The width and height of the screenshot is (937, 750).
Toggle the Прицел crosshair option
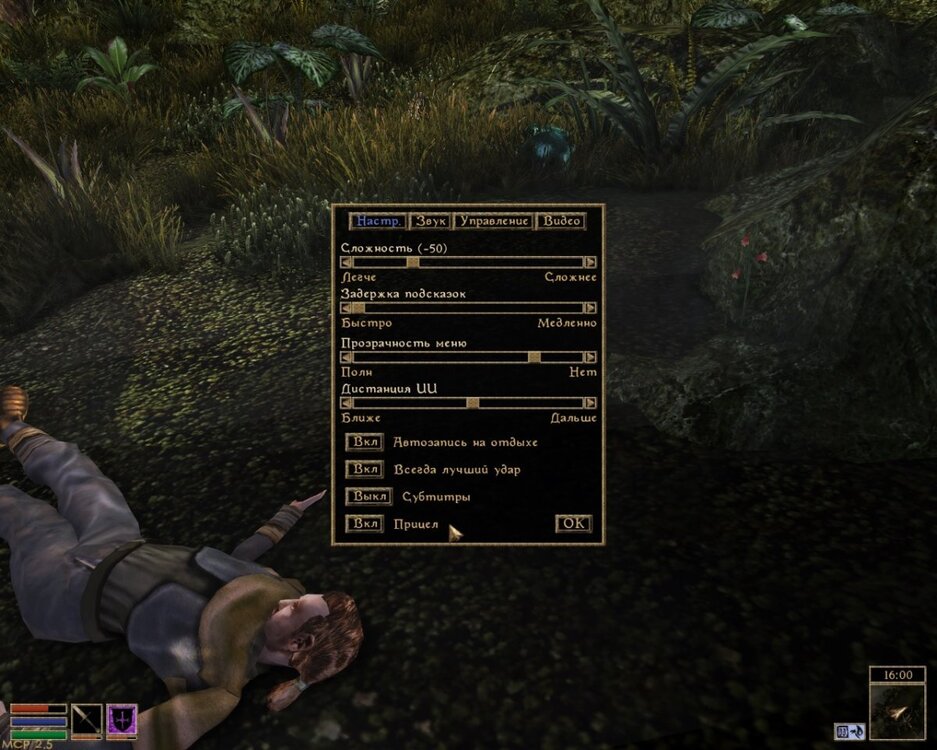click(364, 524)
